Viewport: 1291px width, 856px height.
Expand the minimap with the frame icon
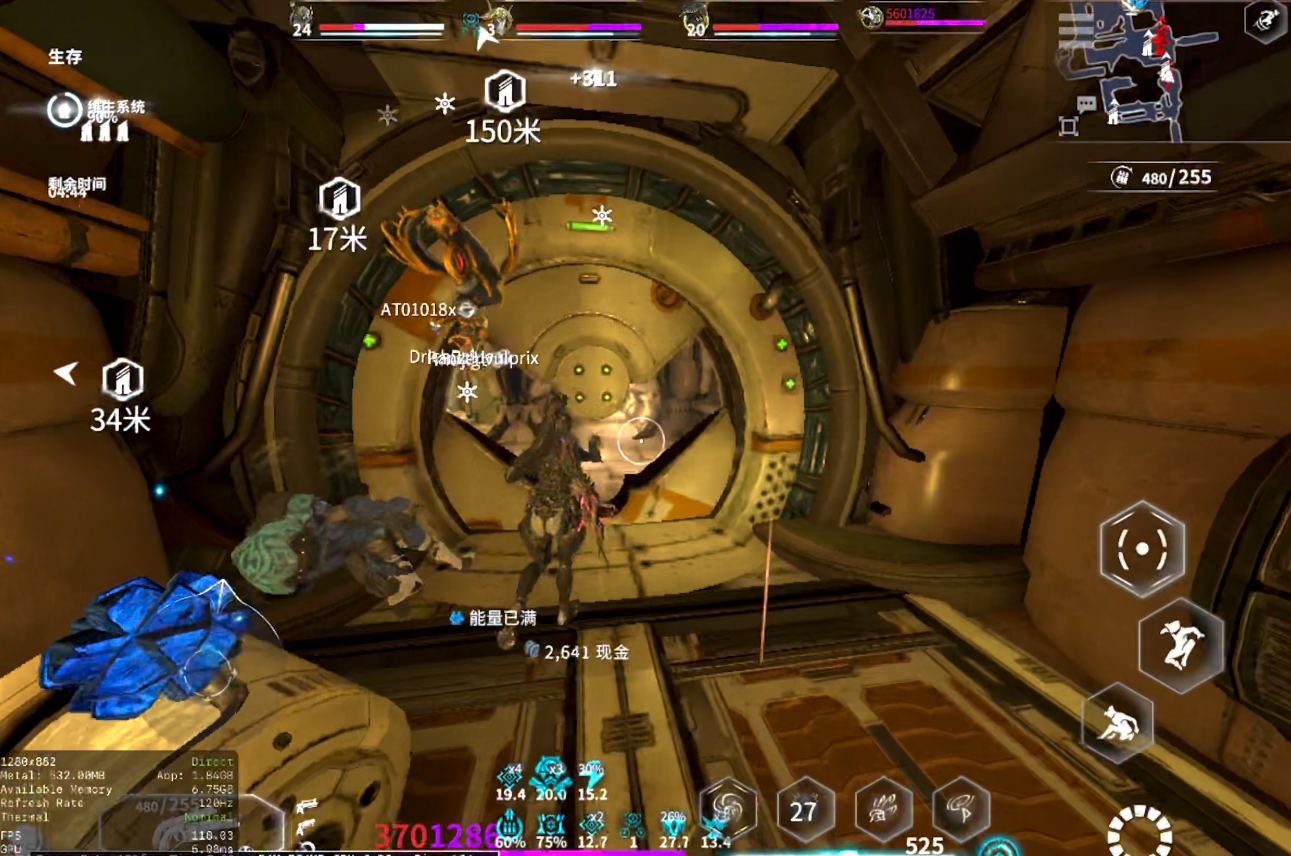[x=1068, y=127]
